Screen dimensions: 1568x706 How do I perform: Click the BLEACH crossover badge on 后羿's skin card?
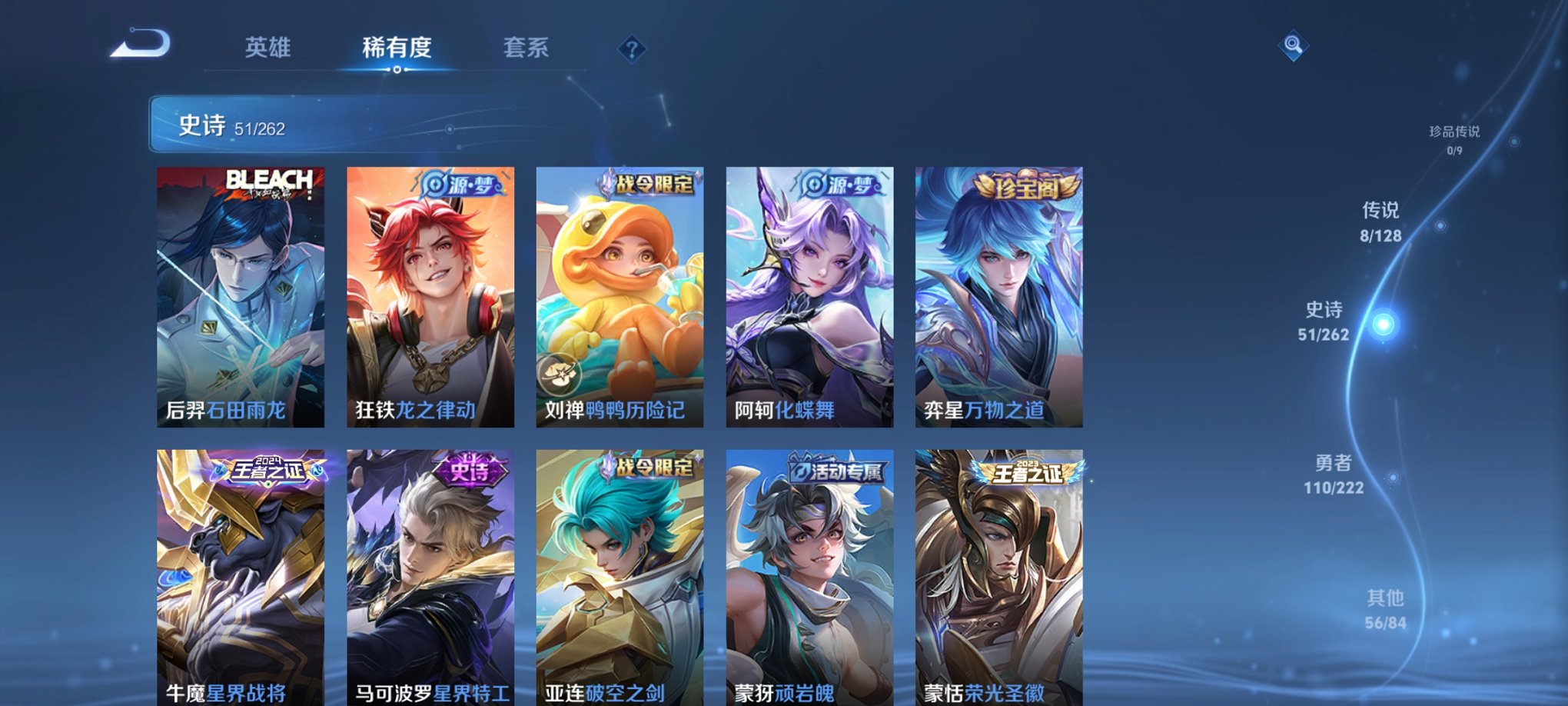(x=271, y=182)
